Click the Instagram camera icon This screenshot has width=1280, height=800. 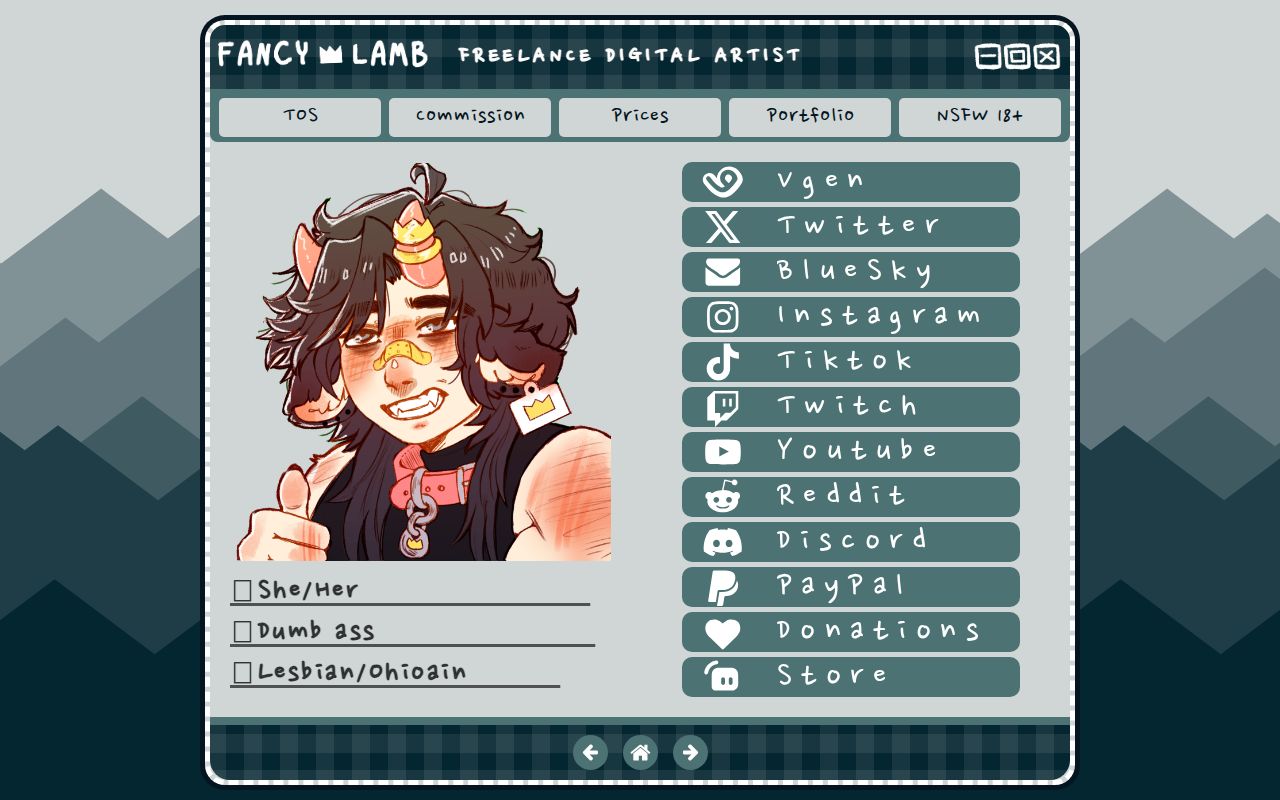point(723,316)
